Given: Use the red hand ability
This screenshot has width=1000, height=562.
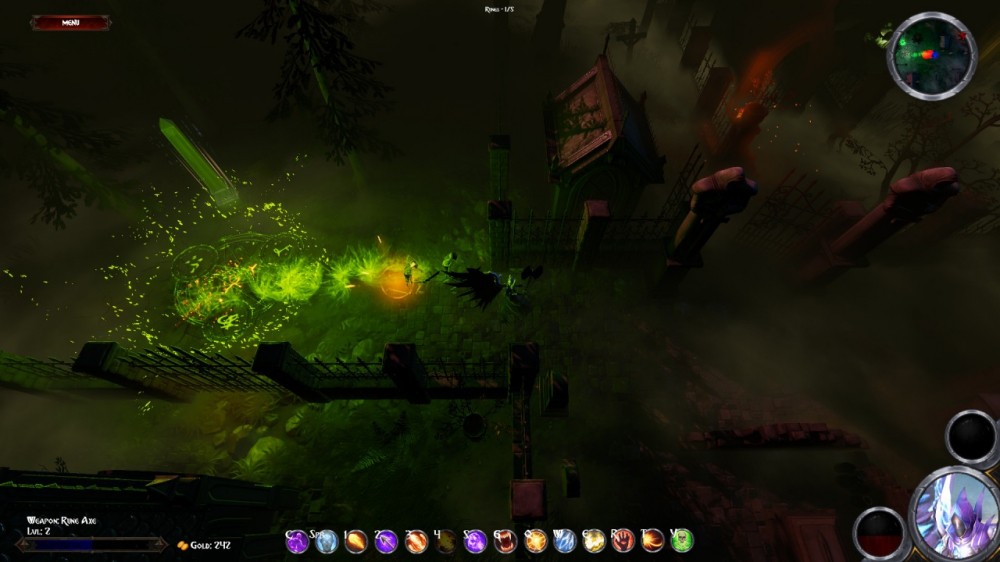Looking at the screenshot, I should 623,541.
